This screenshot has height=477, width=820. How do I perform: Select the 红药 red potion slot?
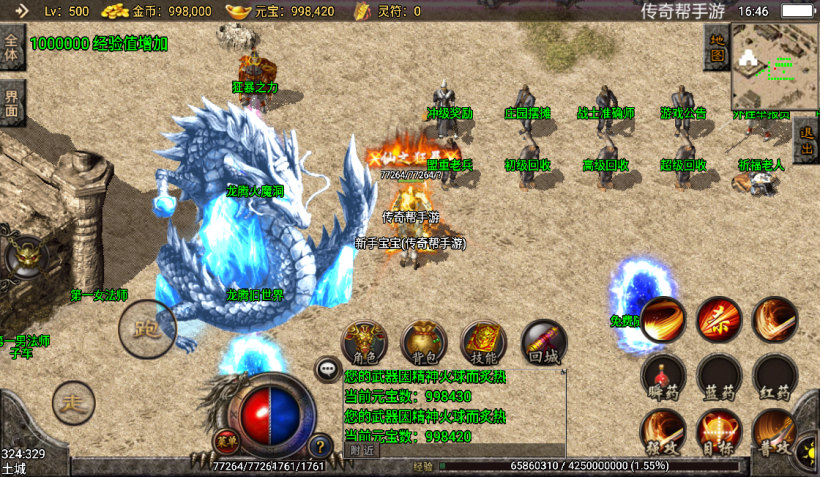click(x=775, y=377)
